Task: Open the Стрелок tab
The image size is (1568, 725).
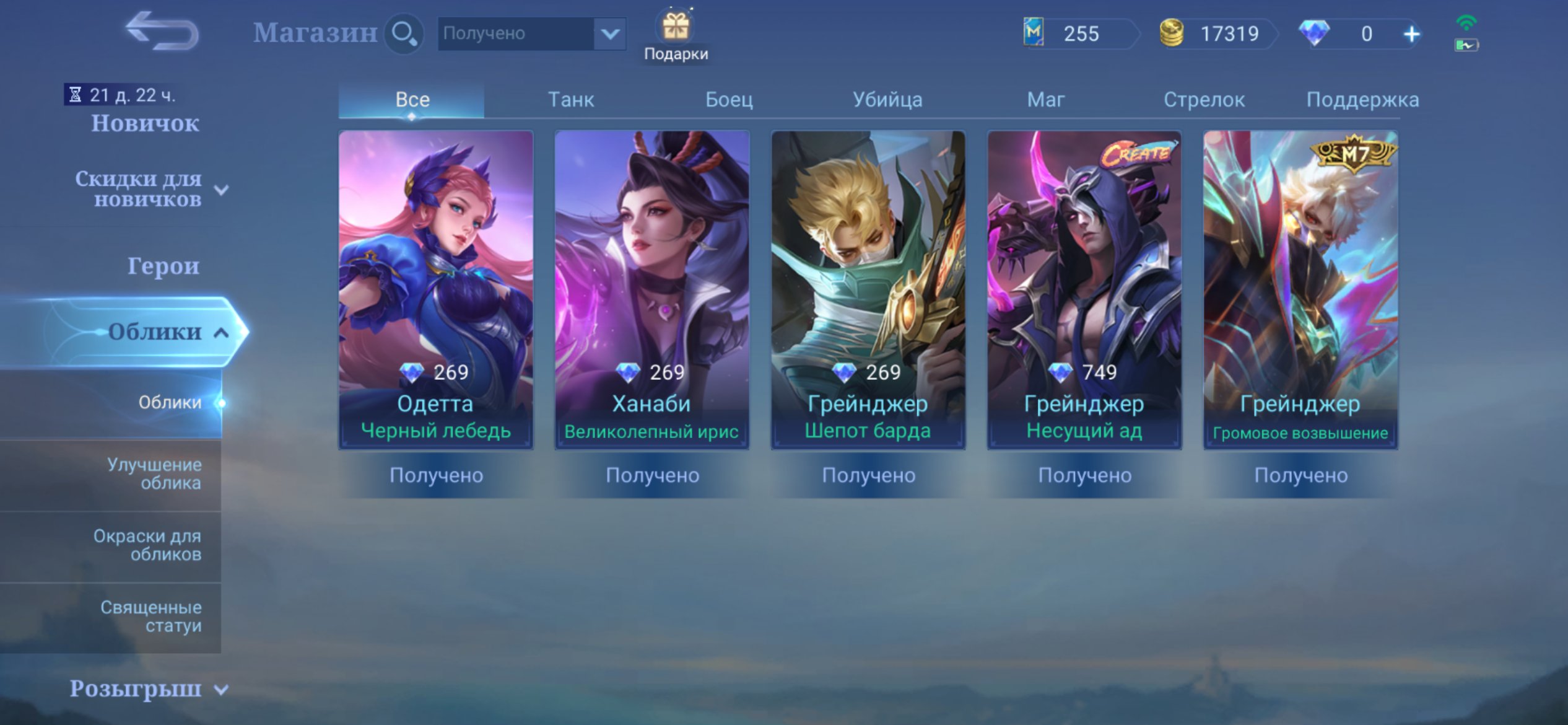Action: tap(1204, 99)
